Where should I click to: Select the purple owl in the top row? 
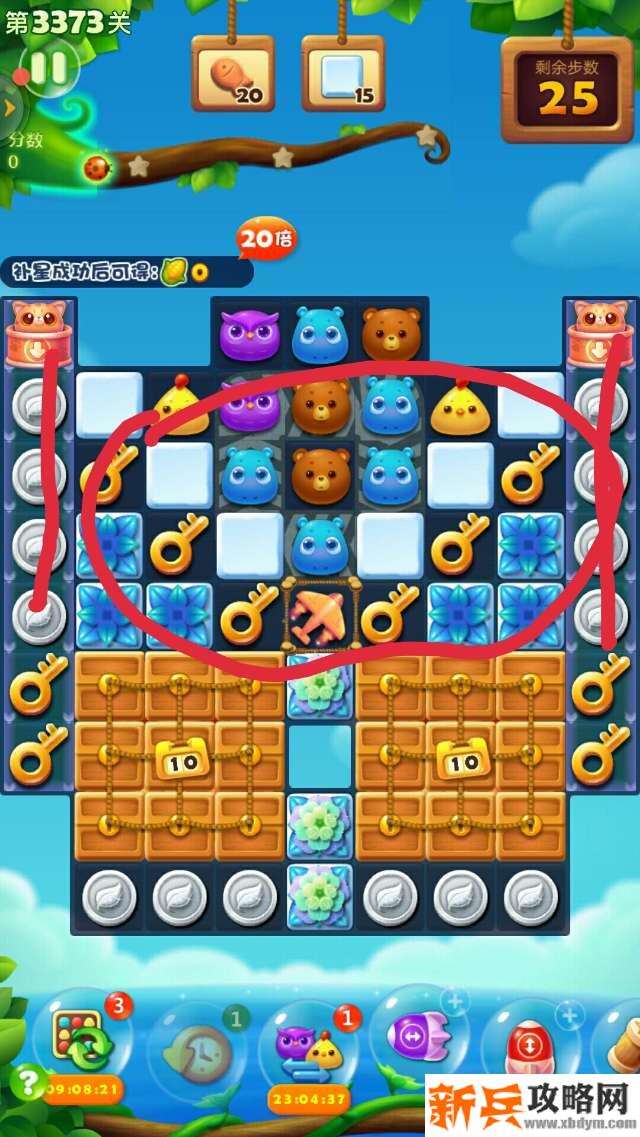[250, 334]
